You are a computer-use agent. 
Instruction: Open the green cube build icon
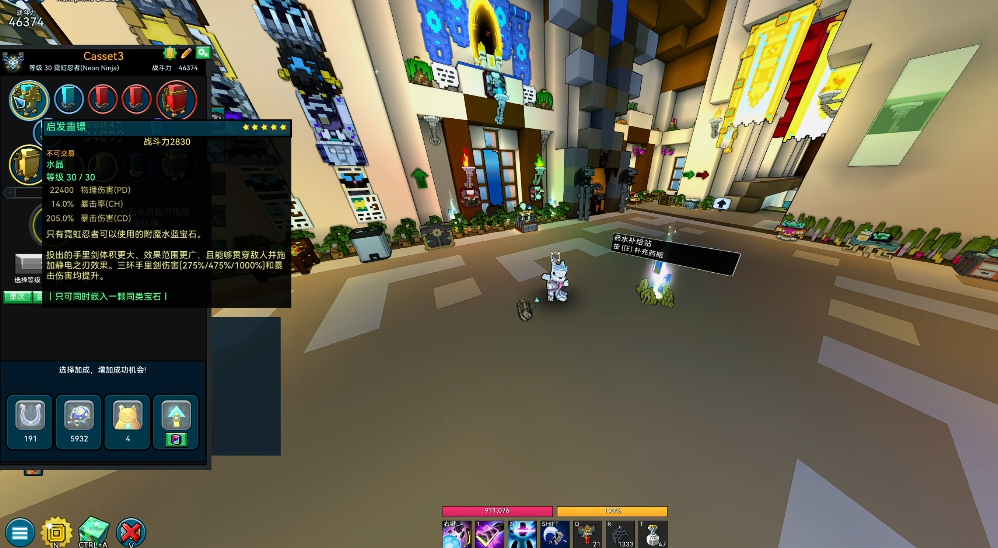[94, 531]
